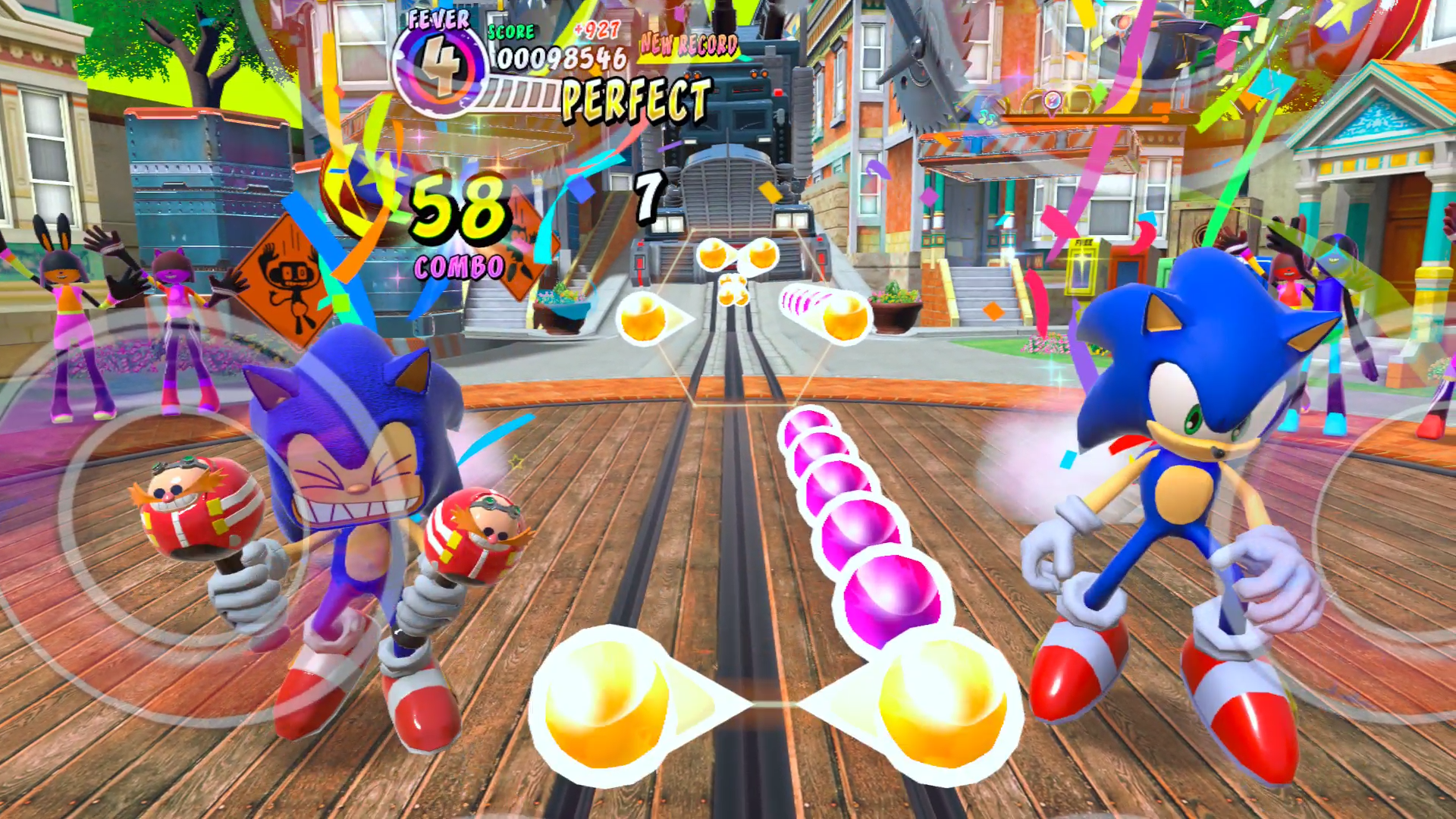The width and height of the screenshot is (1456, 819).
Task: Tap the balloon-pin marker above the progress track
Action: coord(1053,101)
